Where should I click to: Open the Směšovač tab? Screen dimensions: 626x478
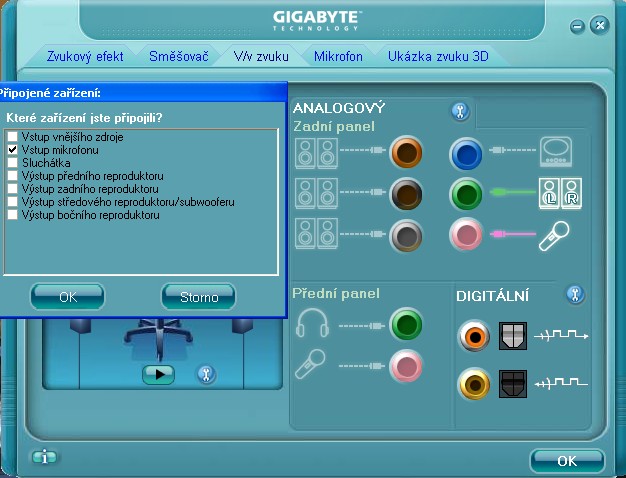(178, 57)
